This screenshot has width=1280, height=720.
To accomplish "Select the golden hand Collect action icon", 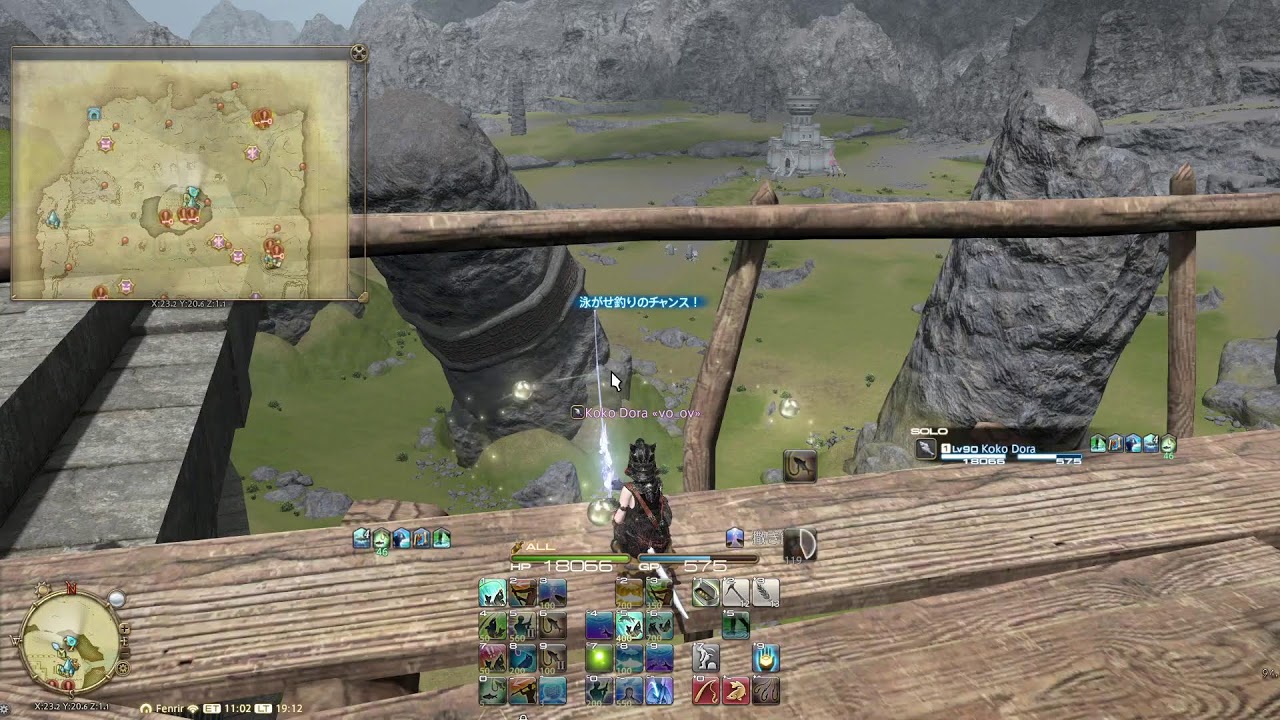I will tap(765, 658).
